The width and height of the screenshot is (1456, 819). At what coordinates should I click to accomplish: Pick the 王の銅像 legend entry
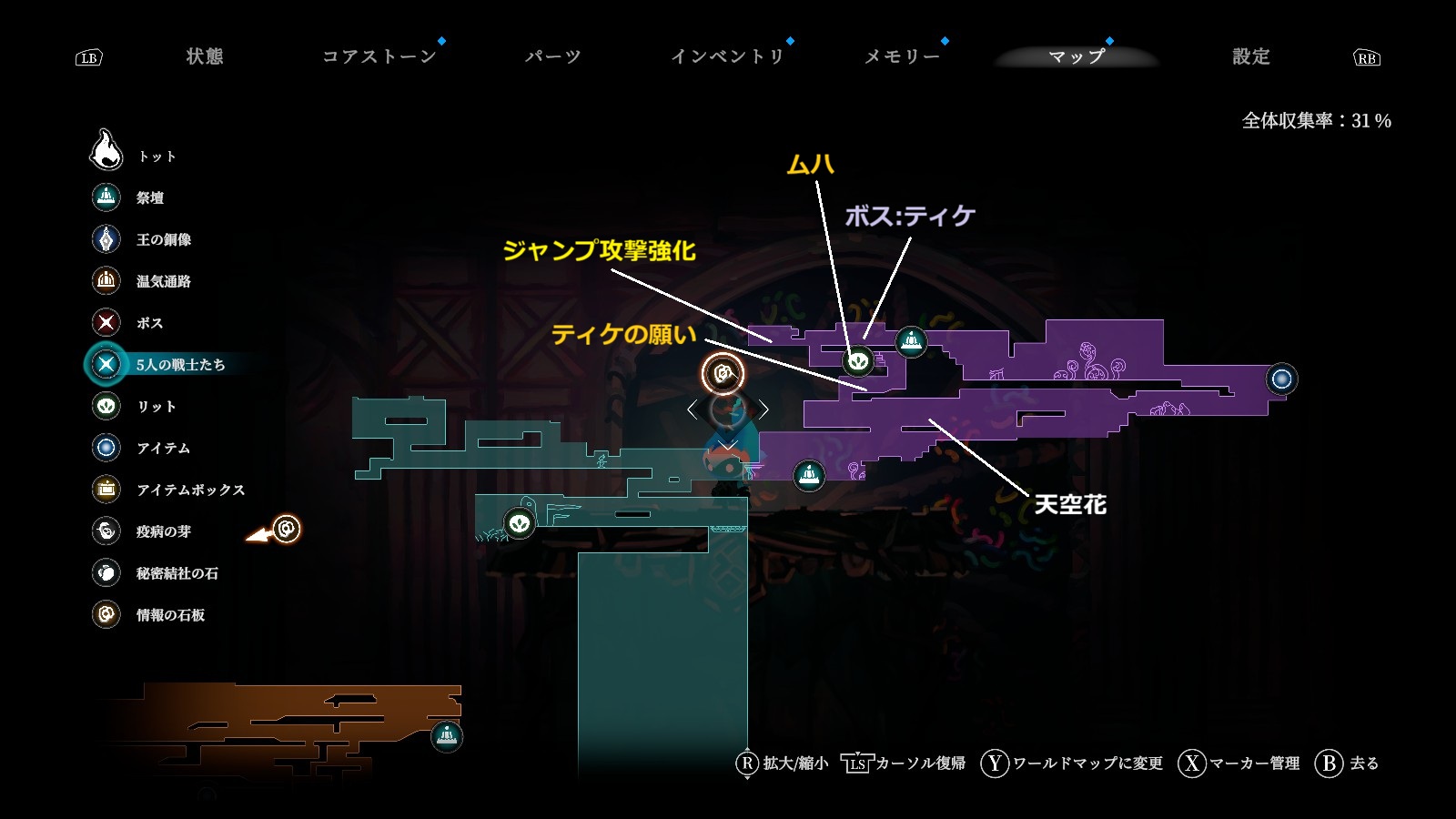click(163, 239)
